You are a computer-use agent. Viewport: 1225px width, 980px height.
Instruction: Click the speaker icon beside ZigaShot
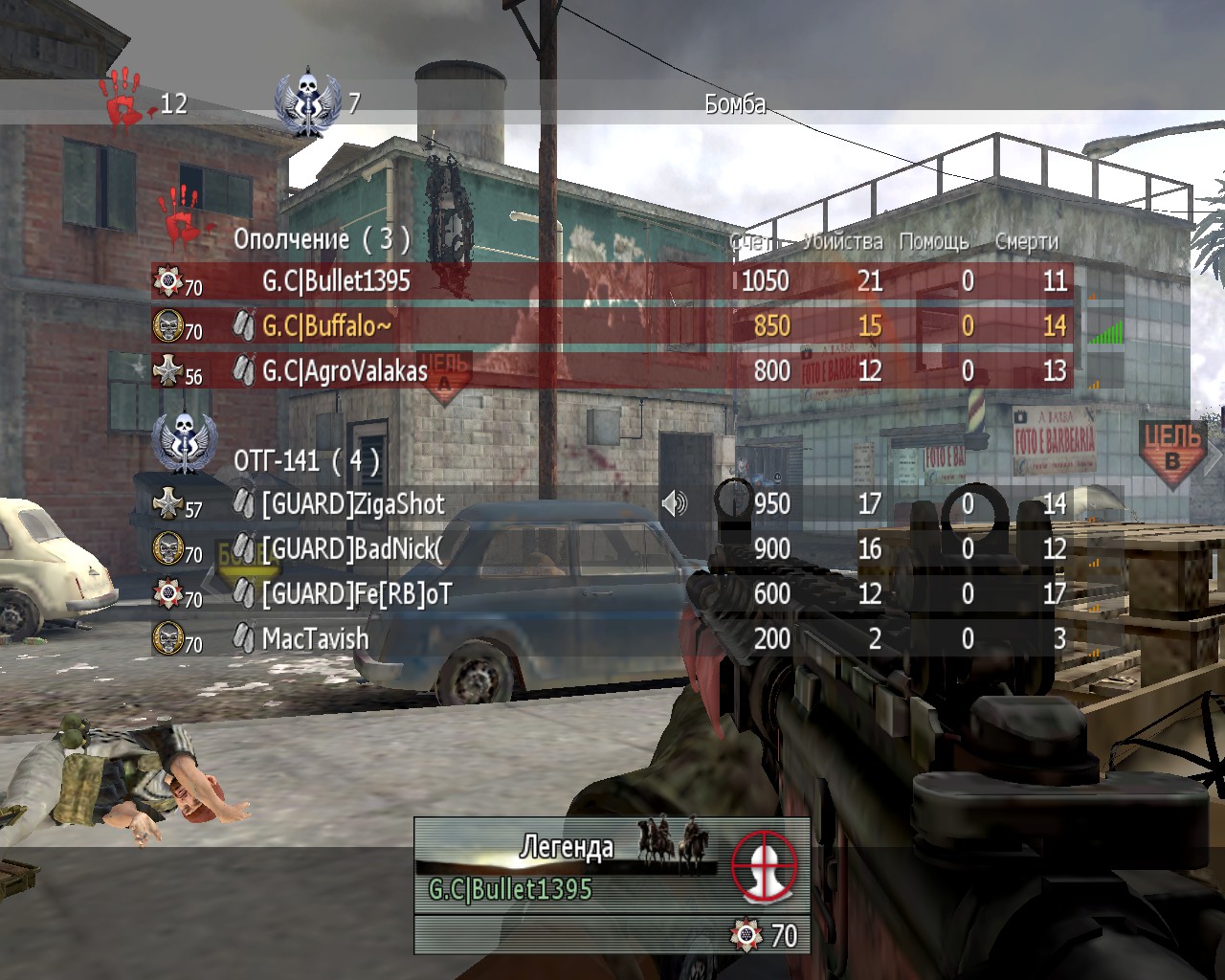click(675, 503)
